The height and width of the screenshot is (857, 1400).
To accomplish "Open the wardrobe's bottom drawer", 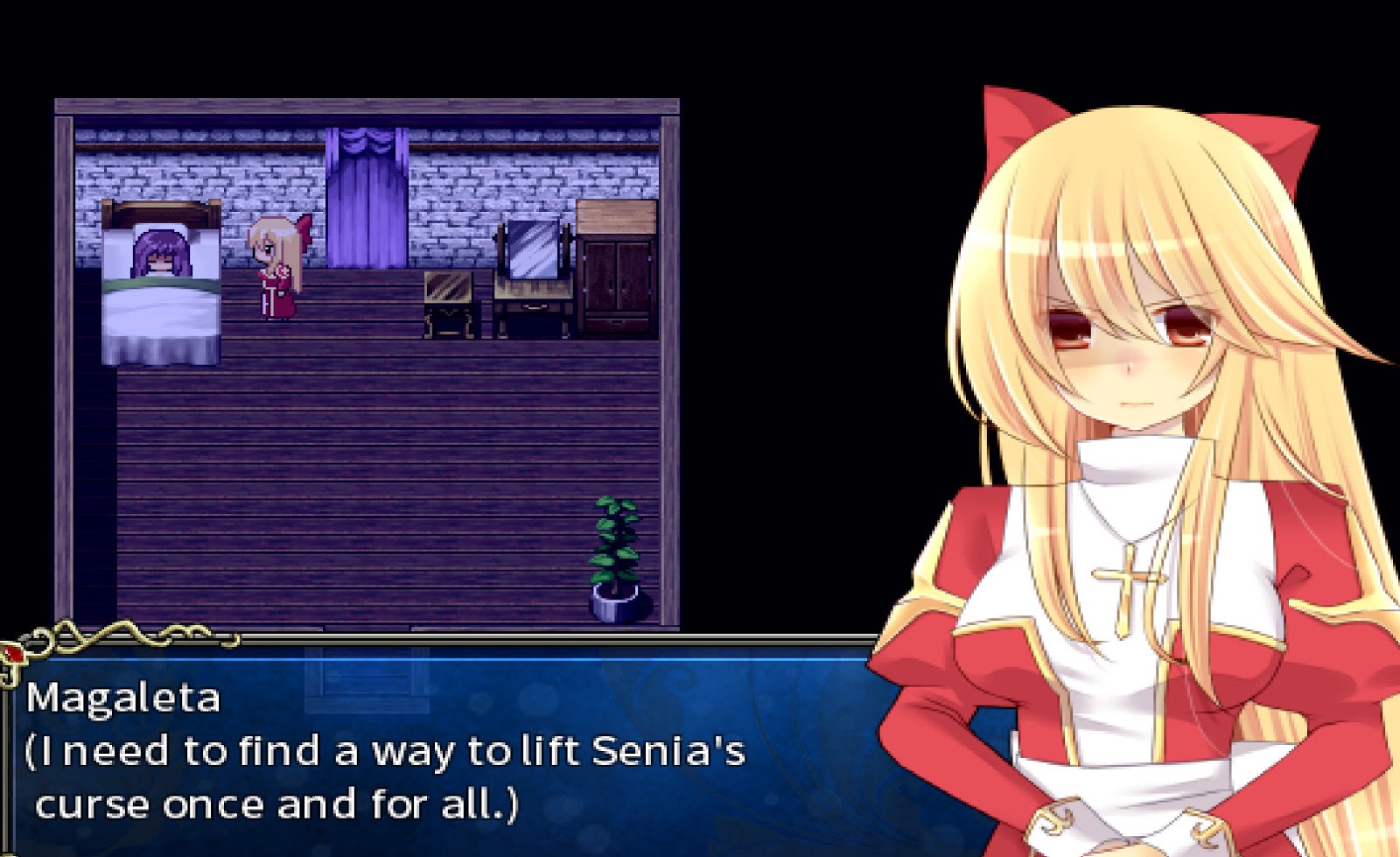I will [615, 323].
